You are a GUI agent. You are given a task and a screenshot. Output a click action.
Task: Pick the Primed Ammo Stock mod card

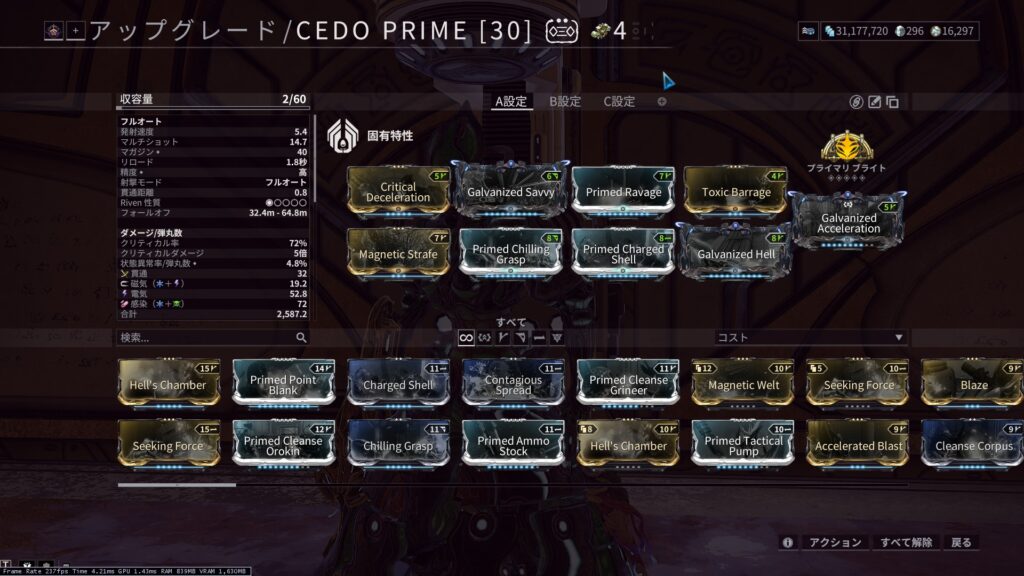513,446
